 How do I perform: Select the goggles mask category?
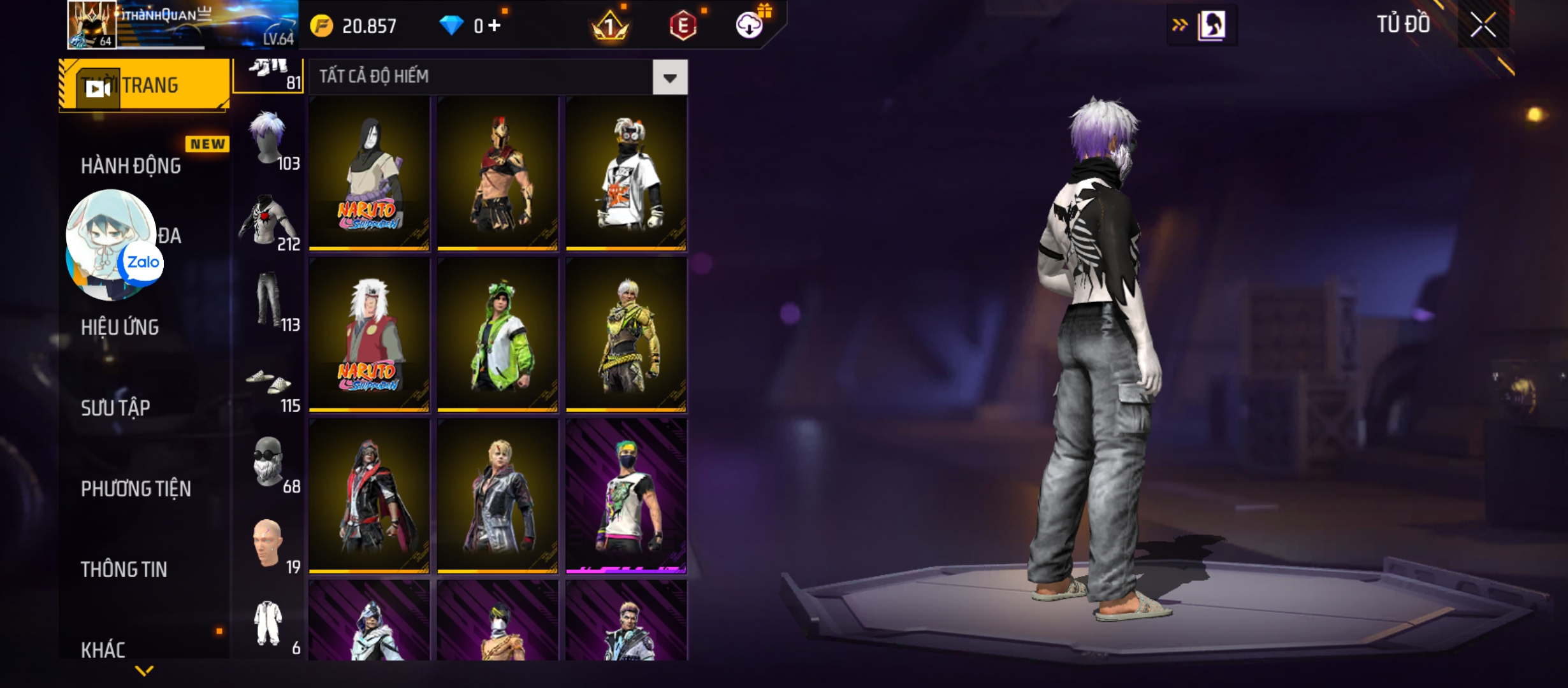coord(269,462)
